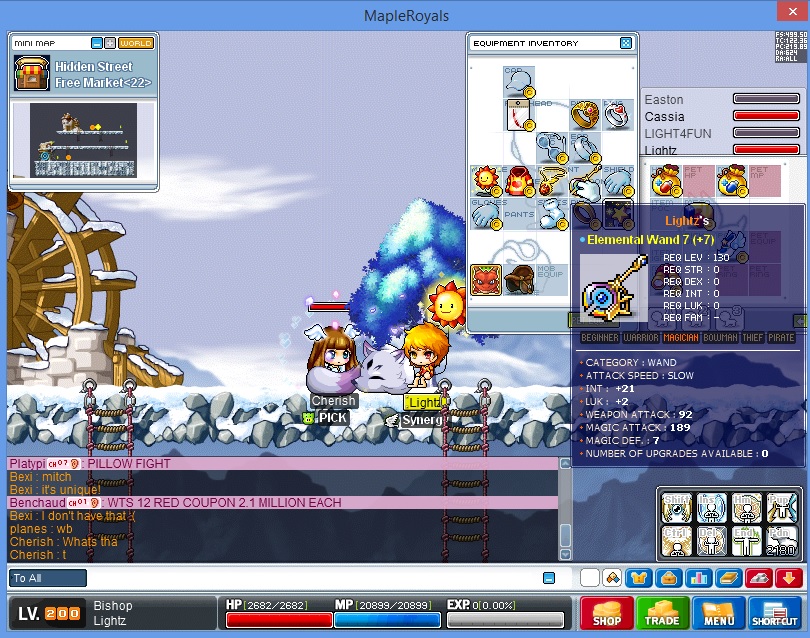
Task: Select the sunflower medal equipment slot
Action: [485, 181]
